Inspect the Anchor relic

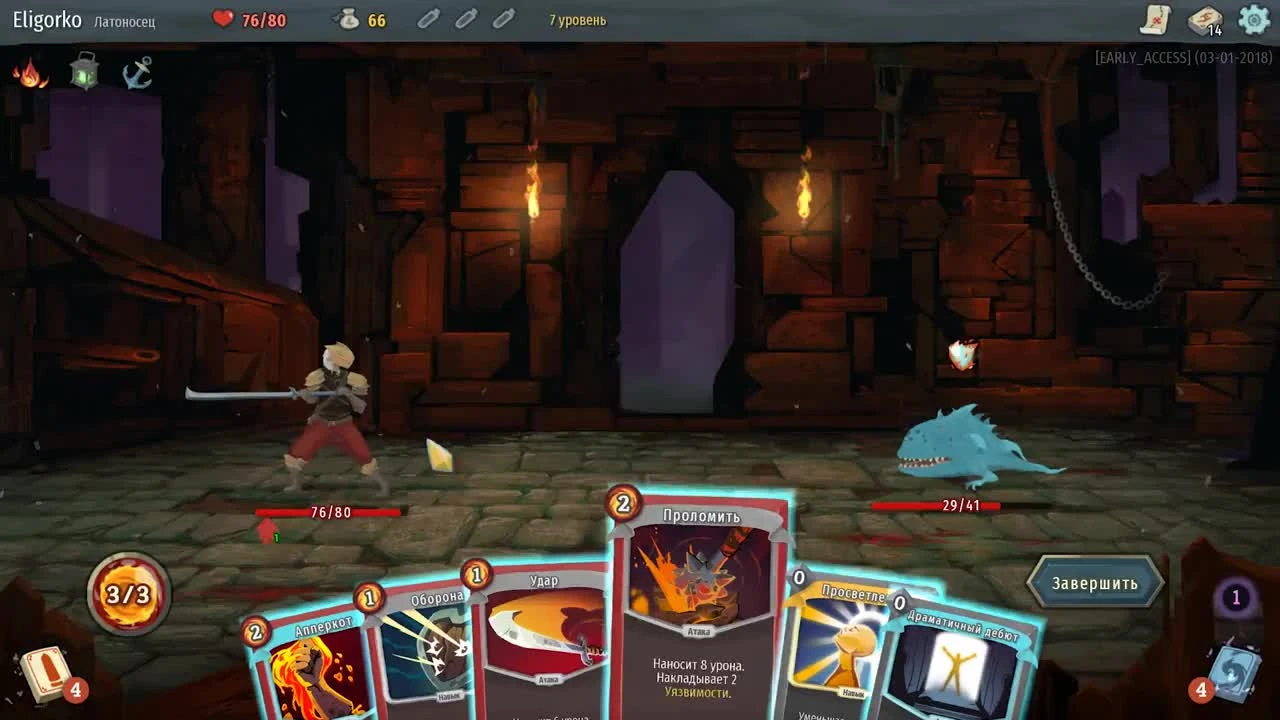pyautogui.click(x=137, y=73)
